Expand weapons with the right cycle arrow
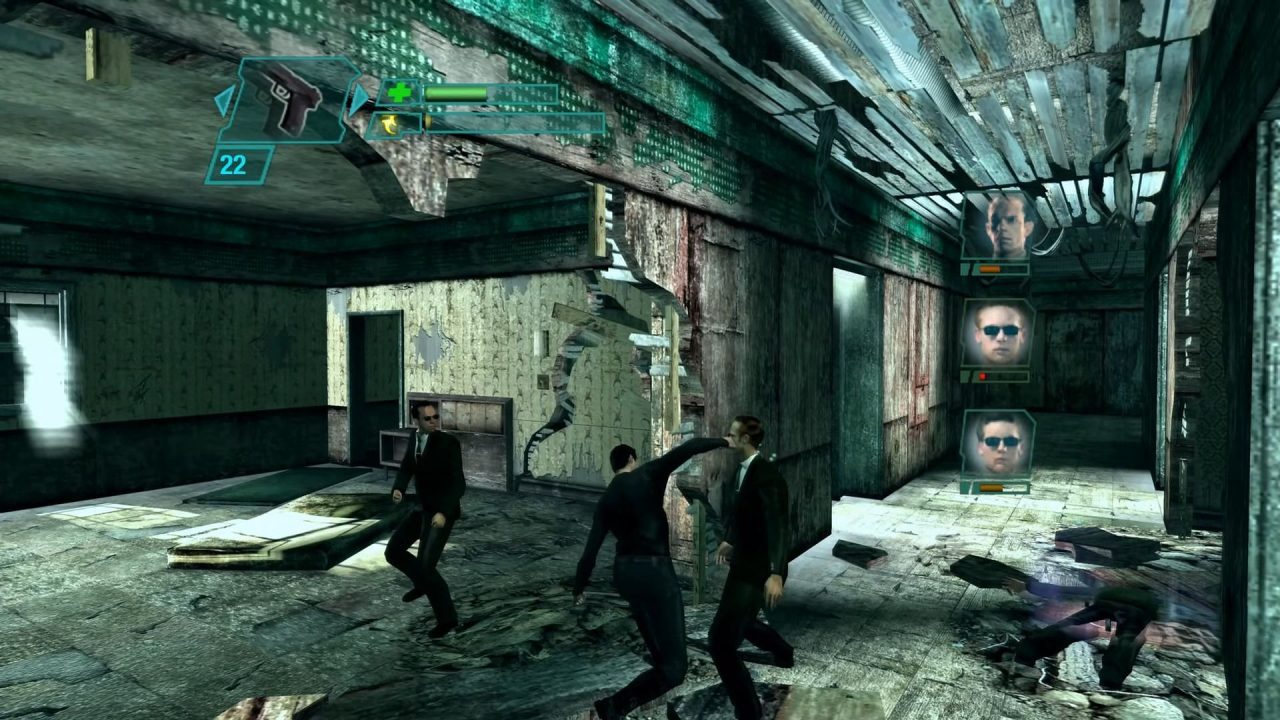Viewport: 1280px width, 720px height. coord(359,98)
